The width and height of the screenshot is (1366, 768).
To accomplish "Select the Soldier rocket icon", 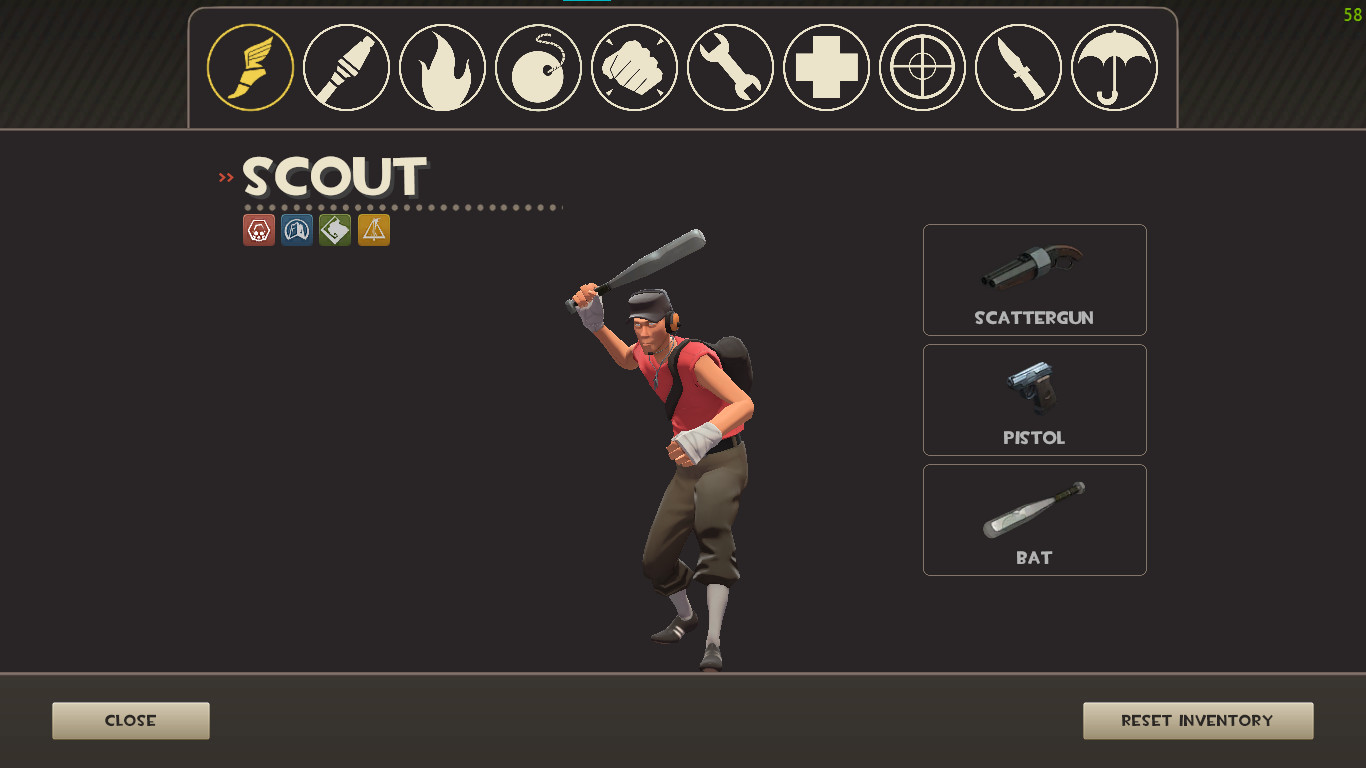I will point(345,66).
